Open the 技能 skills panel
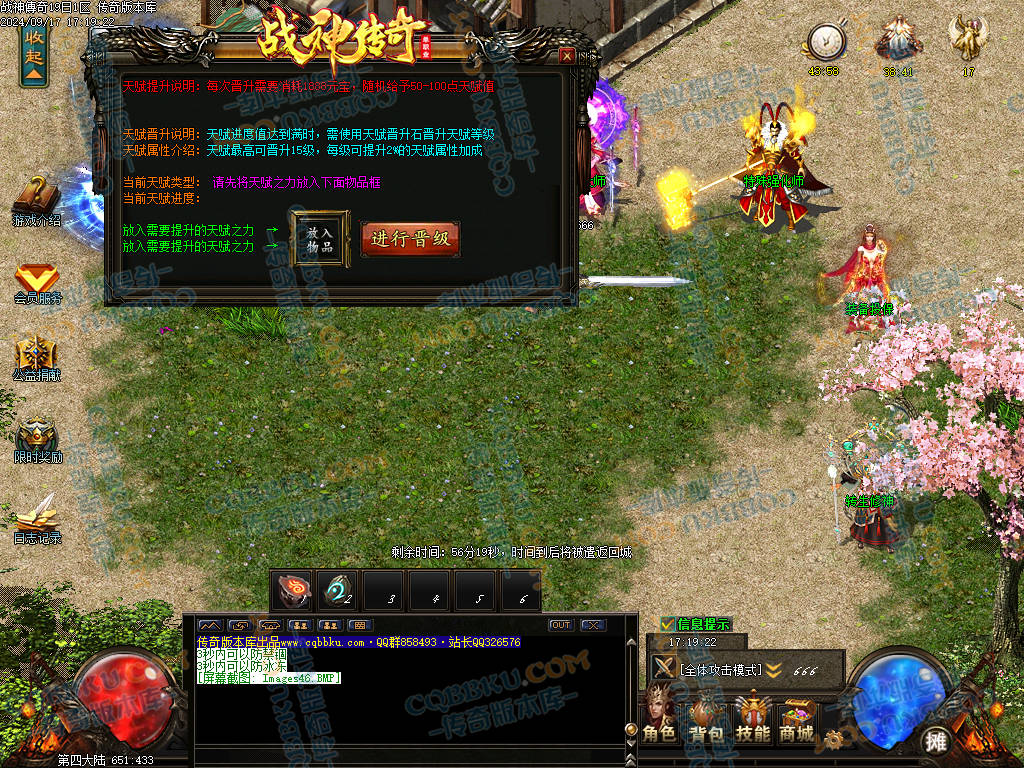The width and height of the screenshot is (1024, 768). pos(752,717)
